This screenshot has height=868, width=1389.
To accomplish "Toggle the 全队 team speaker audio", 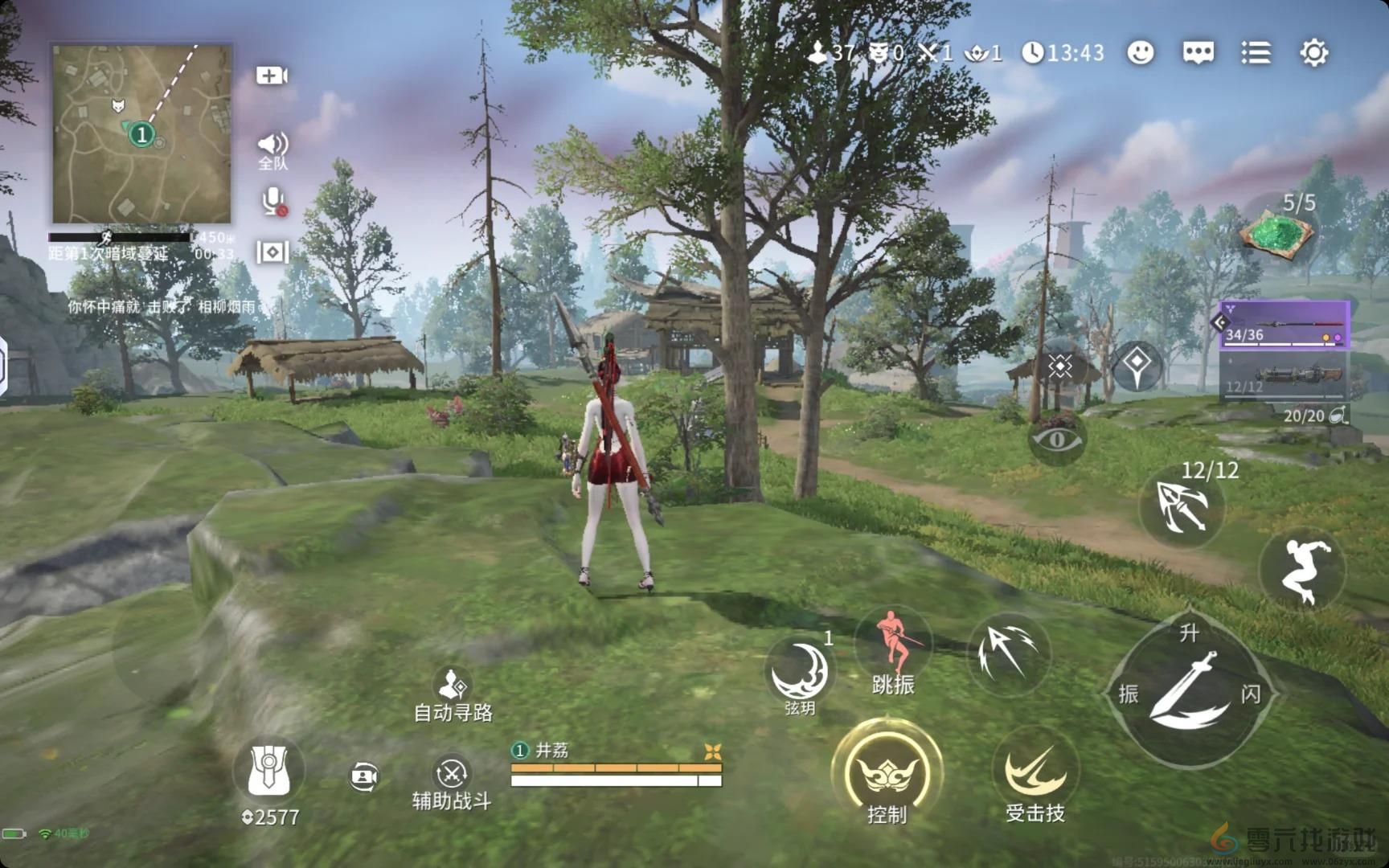I will pos(272,147).
